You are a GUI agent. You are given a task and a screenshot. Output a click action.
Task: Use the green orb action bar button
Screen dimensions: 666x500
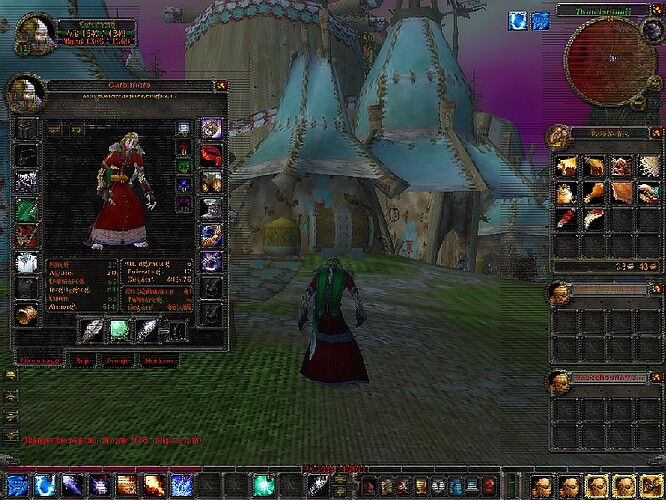[263, 486]
